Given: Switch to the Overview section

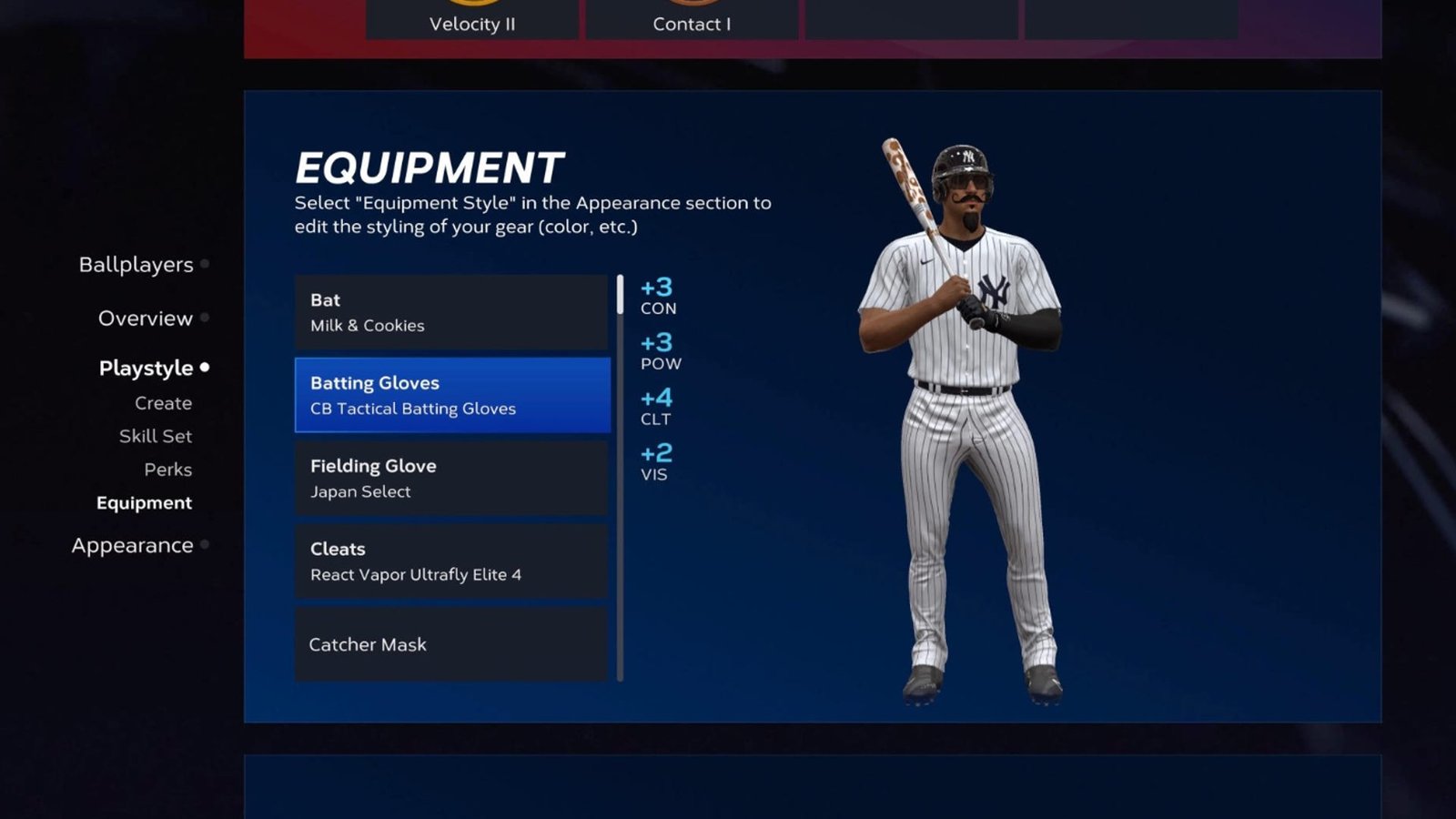Looking at the screenshot, I should tap(145, 318).
